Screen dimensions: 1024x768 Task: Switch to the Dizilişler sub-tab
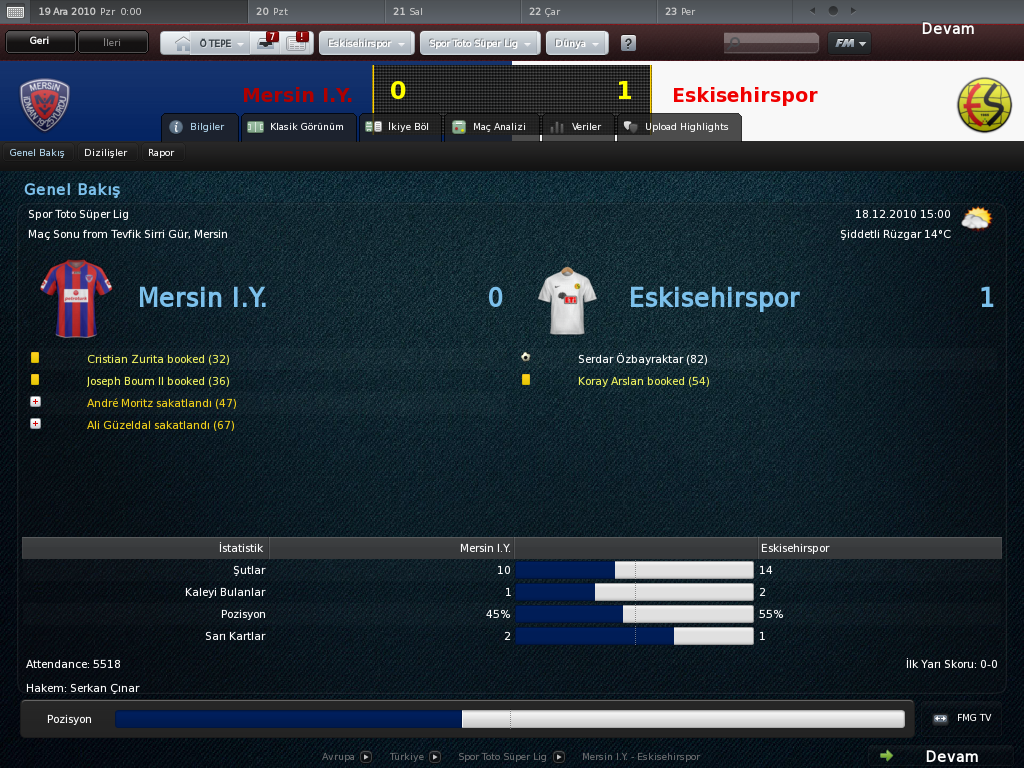pyautogui.click(x=106, y=153)
